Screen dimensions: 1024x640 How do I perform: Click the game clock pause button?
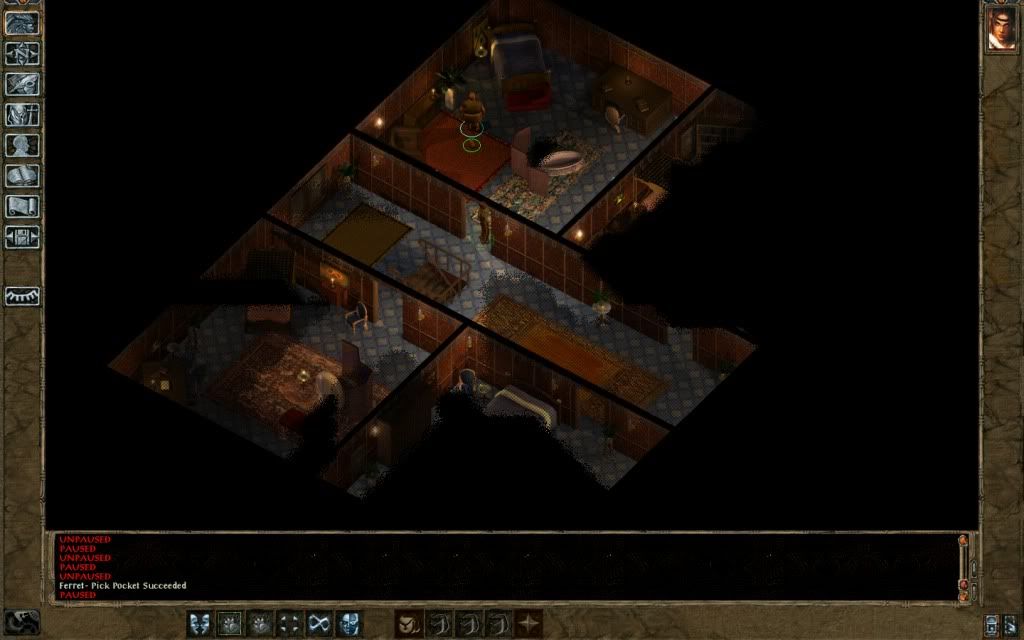(22, 622)
